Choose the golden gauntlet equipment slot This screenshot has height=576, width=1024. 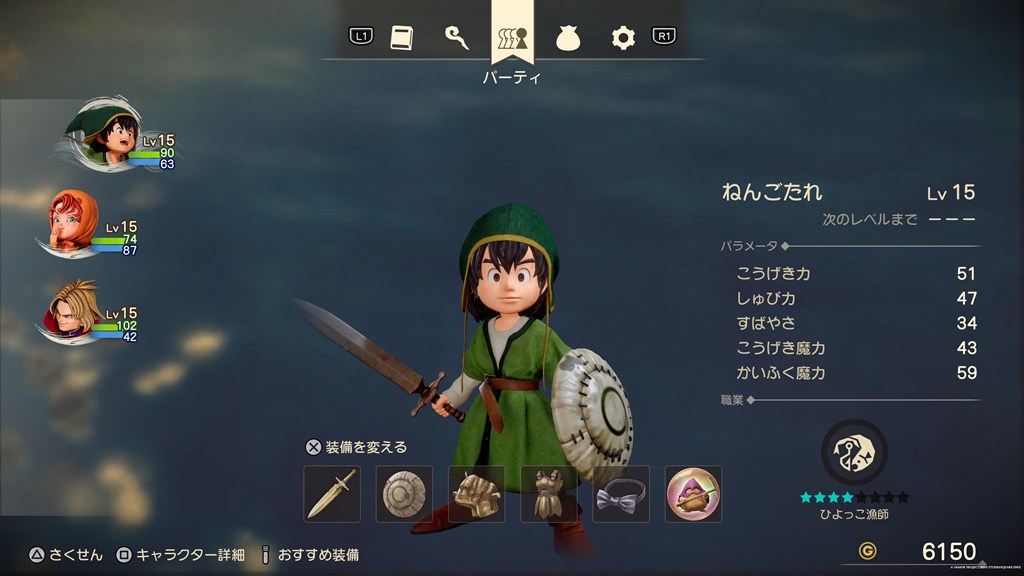coord(476,493)
